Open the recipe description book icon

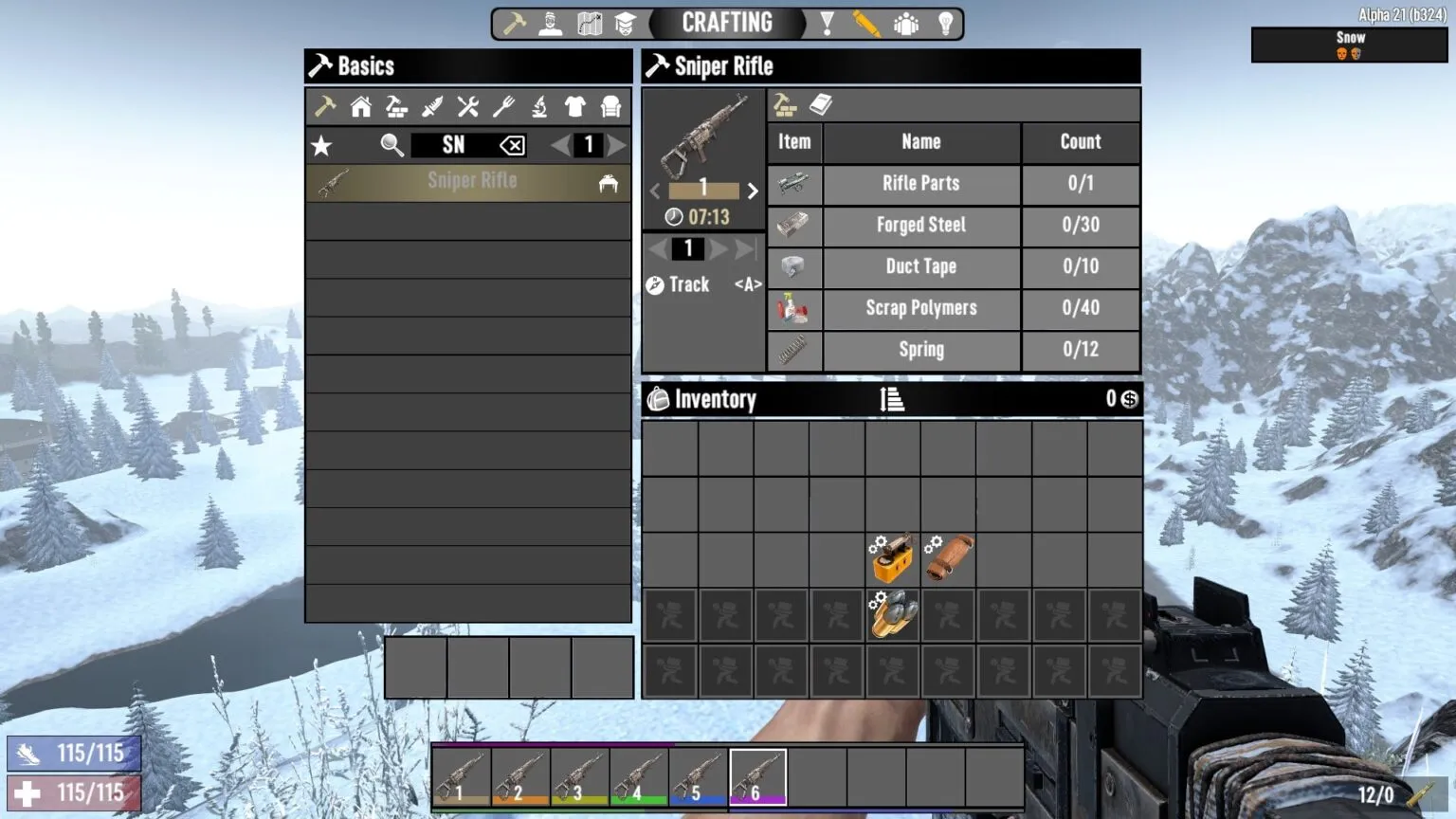[821, 104]
